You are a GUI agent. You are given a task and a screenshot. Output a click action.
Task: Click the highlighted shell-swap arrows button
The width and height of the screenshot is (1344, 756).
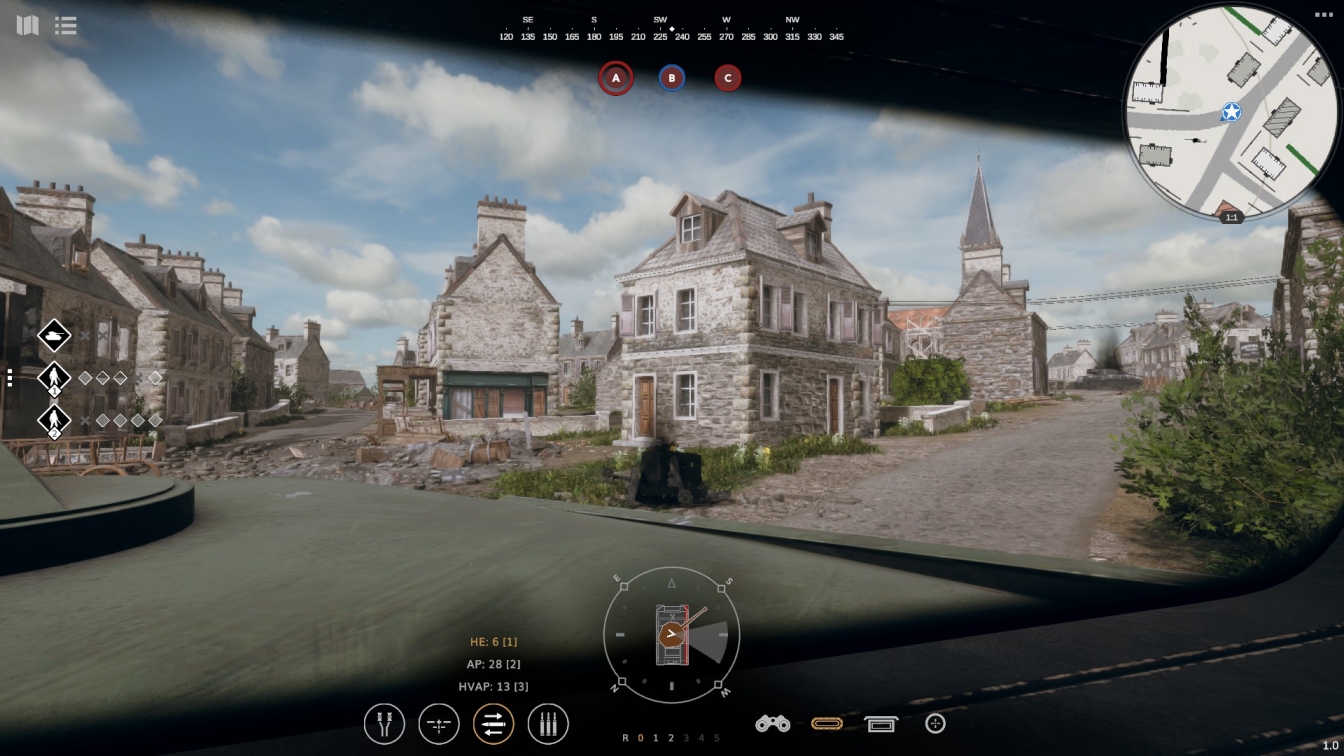(x=493, y=723)
